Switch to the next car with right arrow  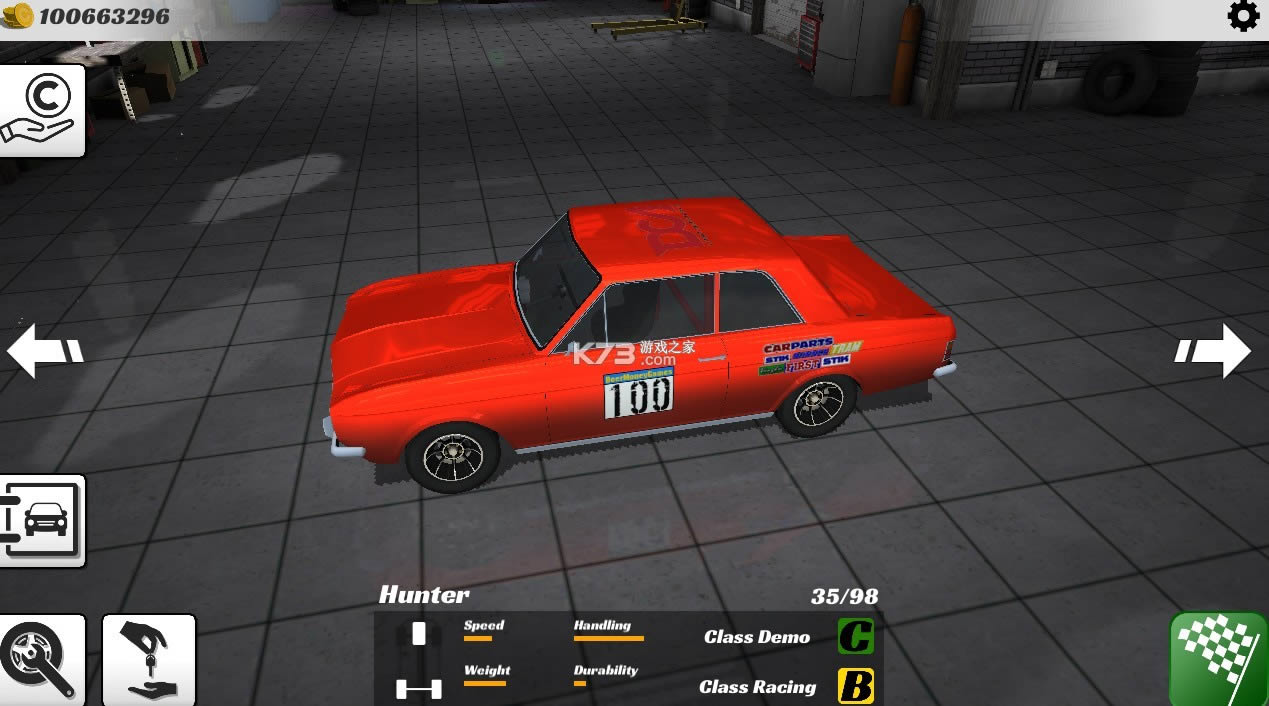point(1214,350)
